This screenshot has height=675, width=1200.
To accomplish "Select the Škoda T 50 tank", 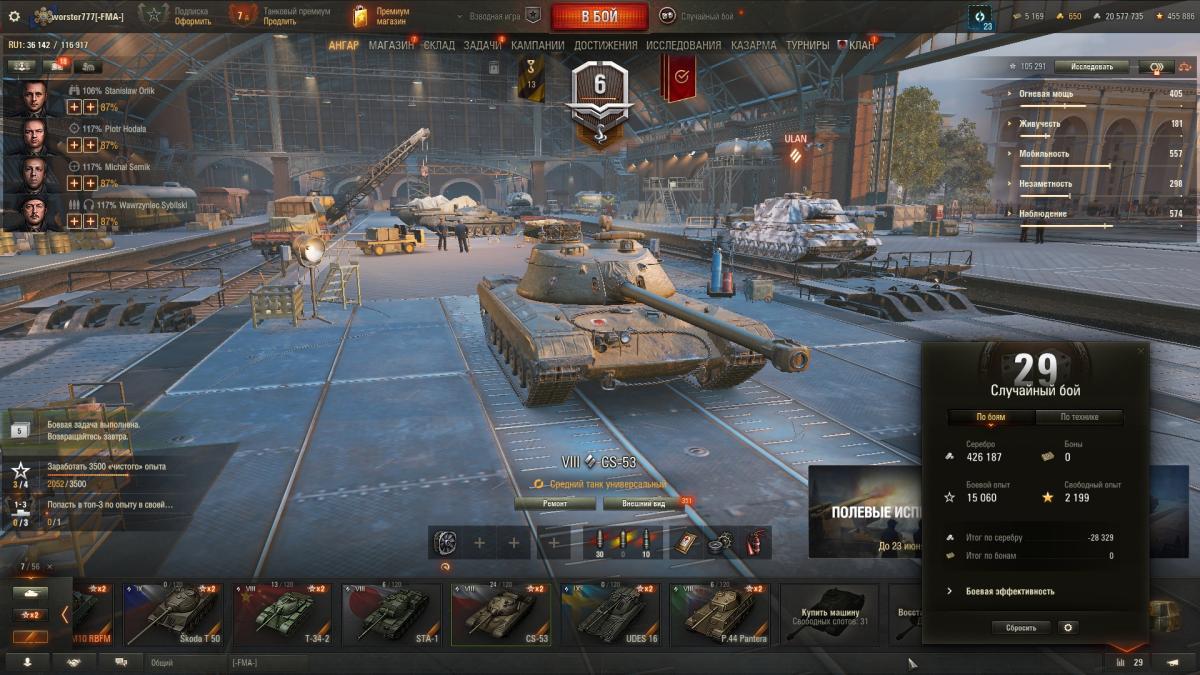I will 174,615.
